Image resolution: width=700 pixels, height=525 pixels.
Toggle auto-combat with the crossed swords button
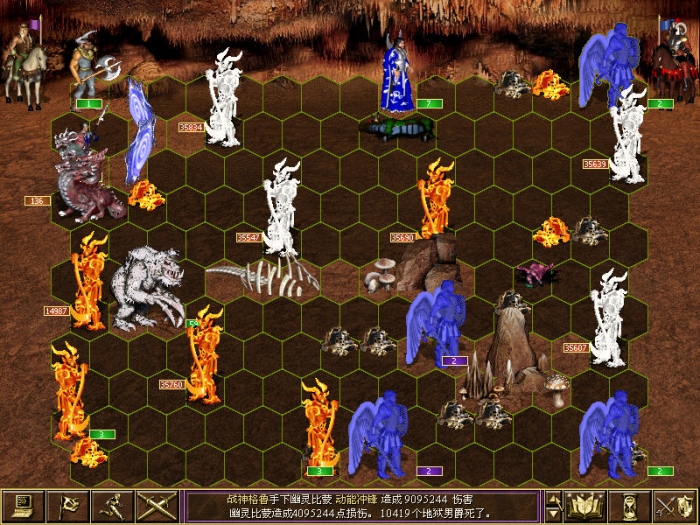point(157,506)
